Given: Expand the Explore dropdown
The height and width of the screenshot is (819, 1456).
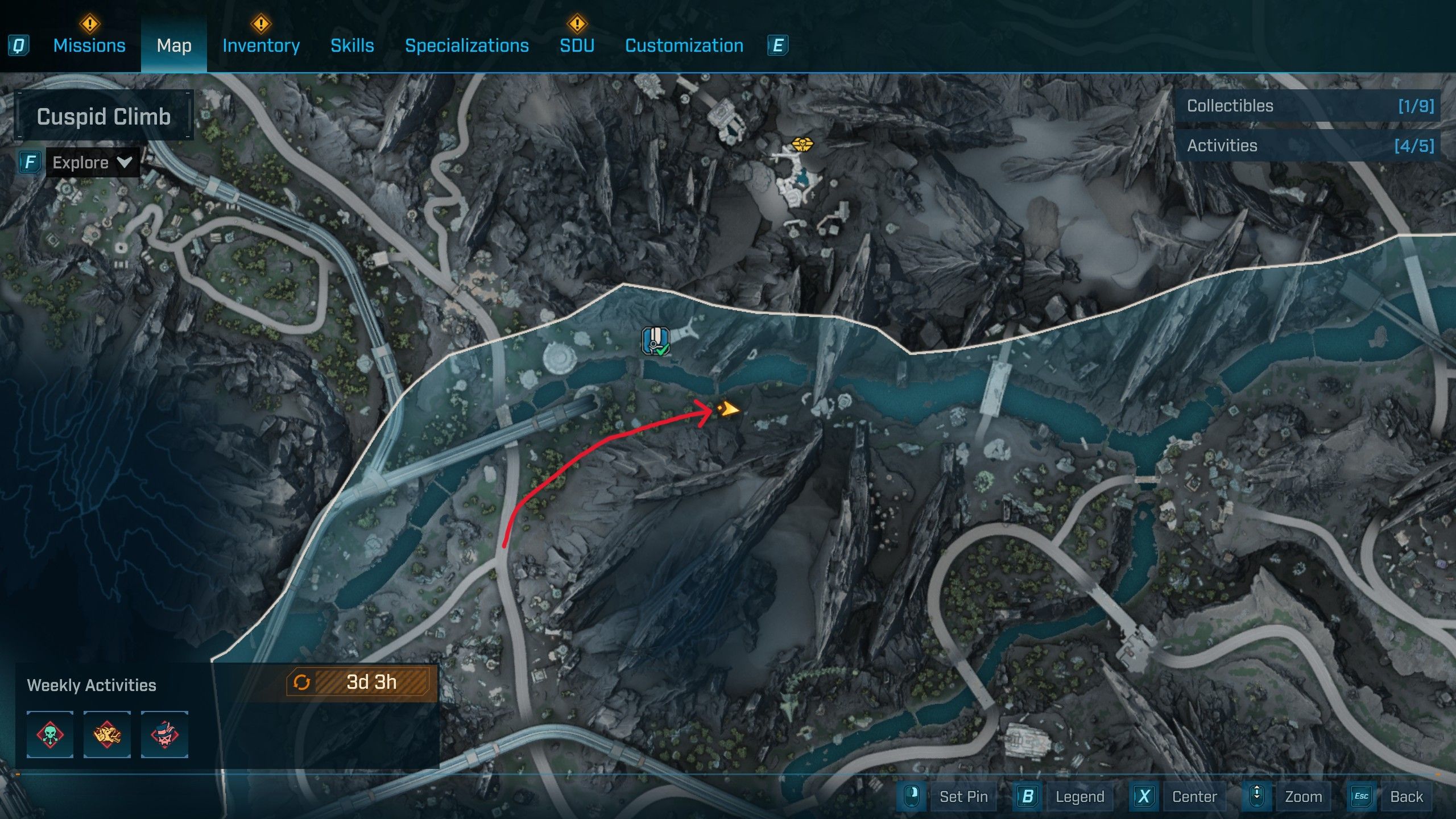Looking at the screenshot, I should (92, 163).
